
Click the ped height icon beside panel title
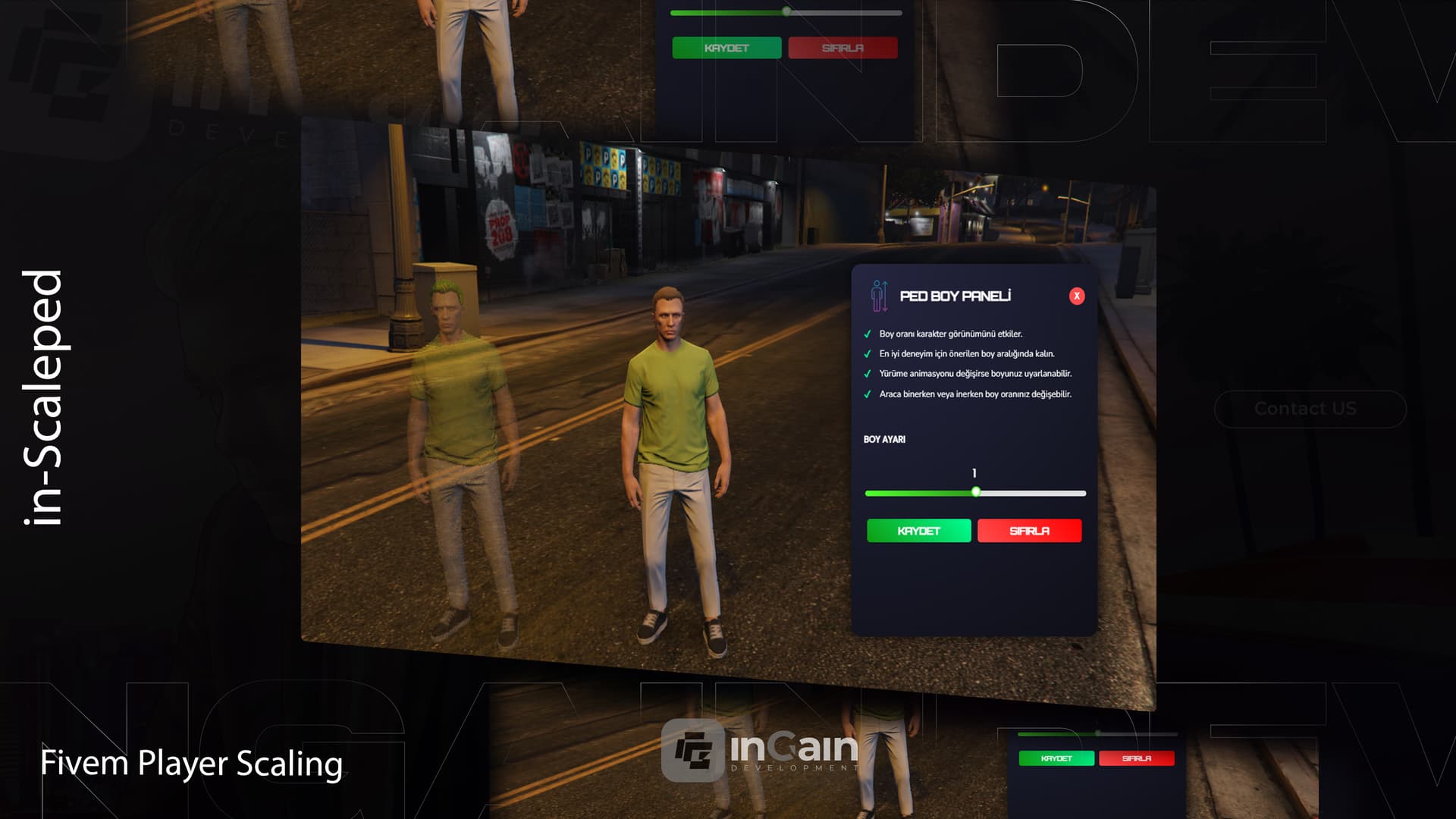pos(879,297)
